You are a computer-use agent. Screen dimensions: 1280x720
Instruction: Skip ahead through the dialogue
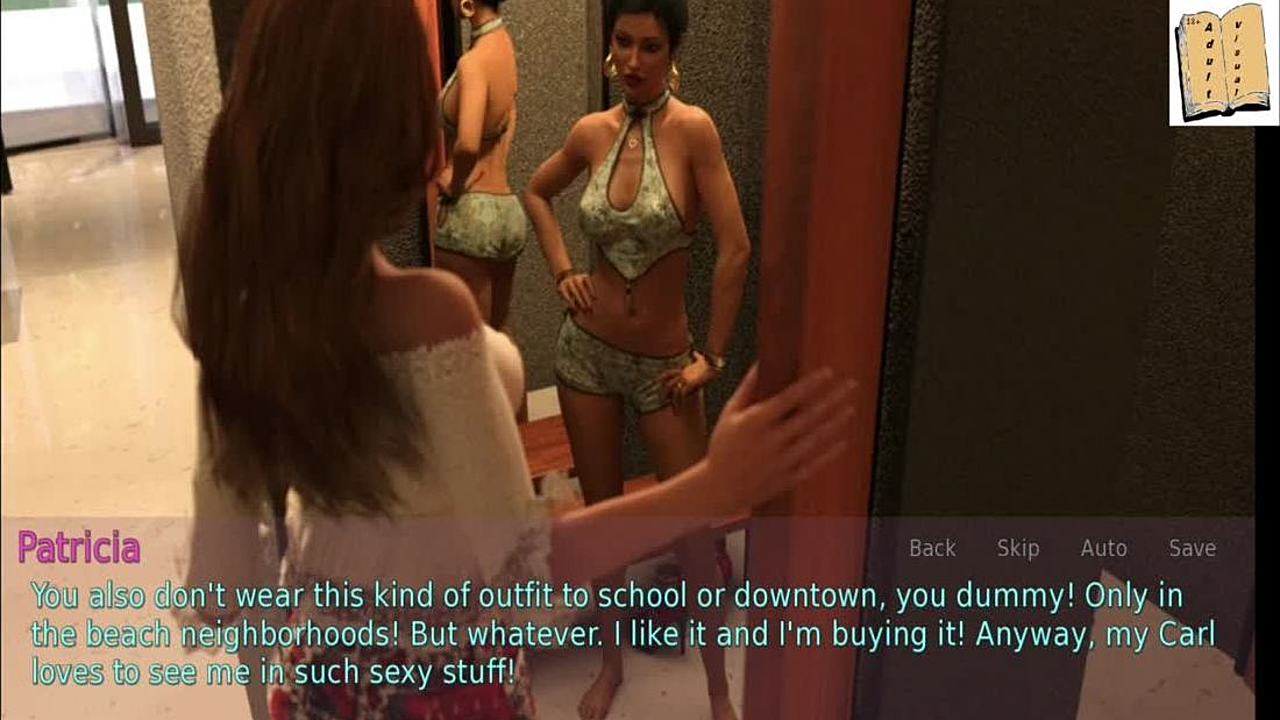click(1018, 548)
